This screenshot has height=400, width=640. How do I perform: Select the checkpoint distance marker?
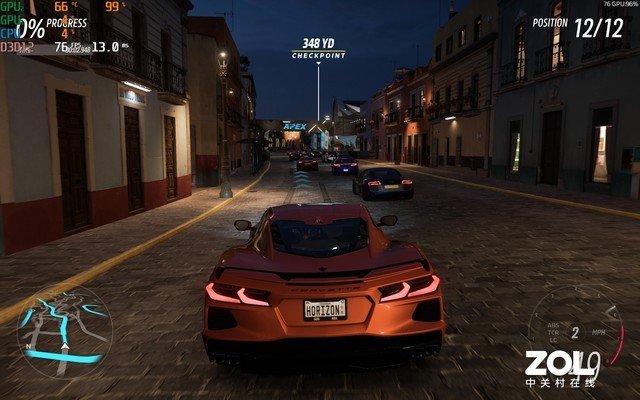tap(318, 48)
